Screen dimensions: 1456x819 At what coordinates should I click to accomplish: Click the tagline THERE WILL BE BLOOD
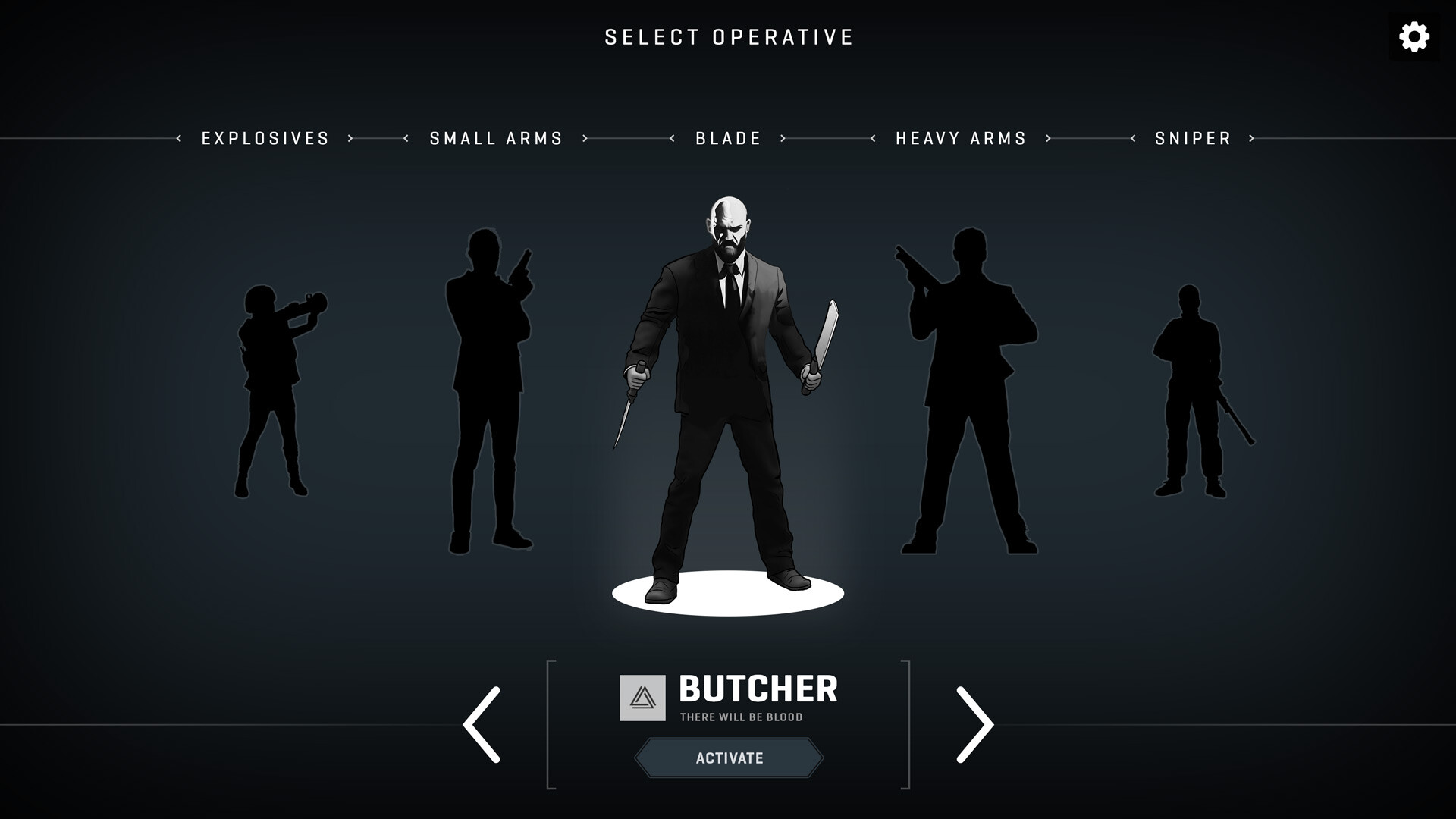[742, 718]
